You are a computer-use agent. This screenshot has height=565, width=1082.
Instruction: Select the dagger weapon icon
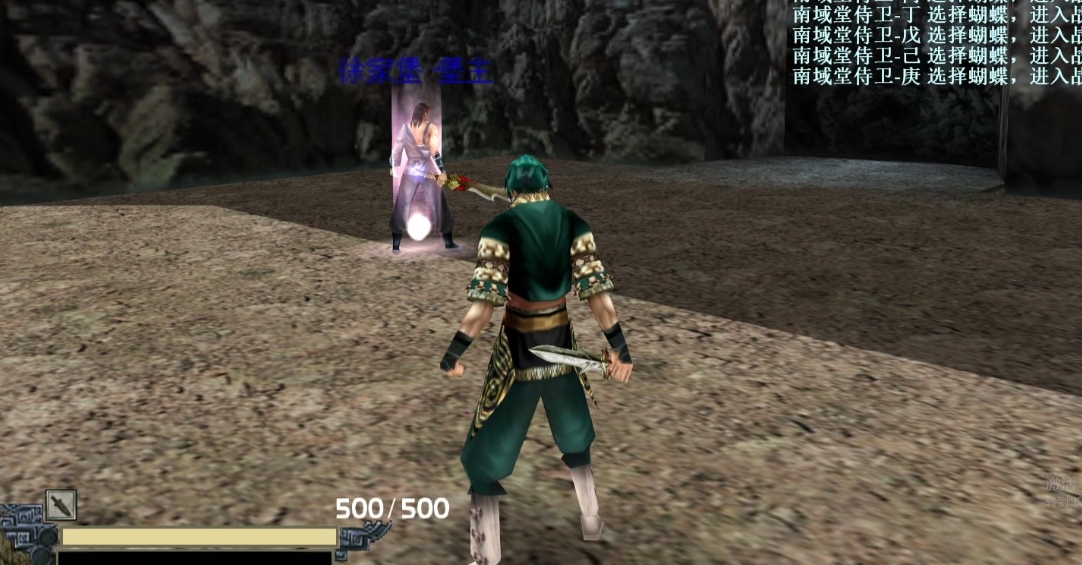pos(61,505)
